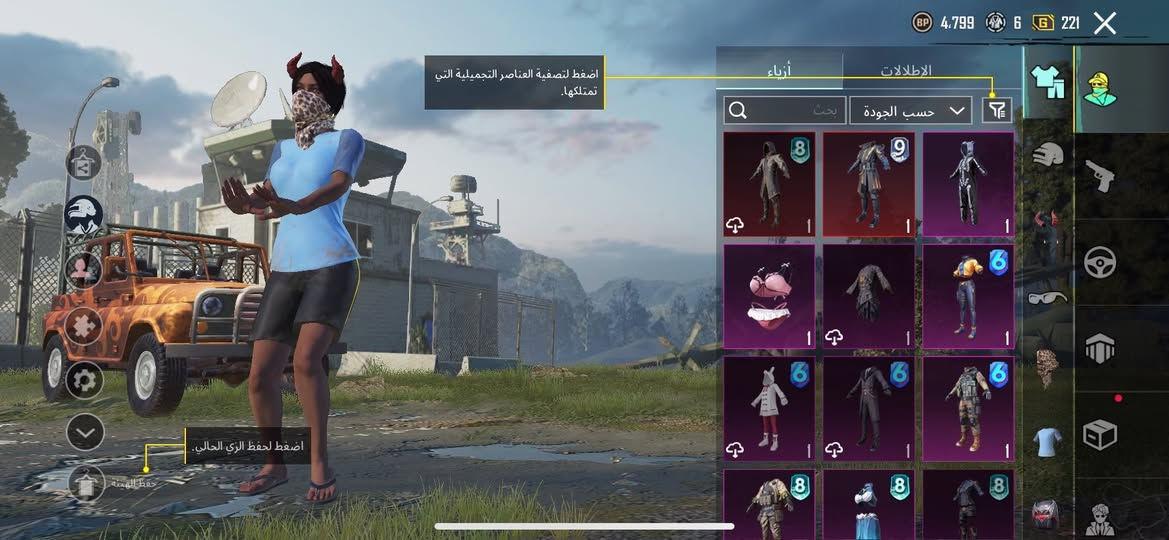Open the backpack category

(1046, 513)
